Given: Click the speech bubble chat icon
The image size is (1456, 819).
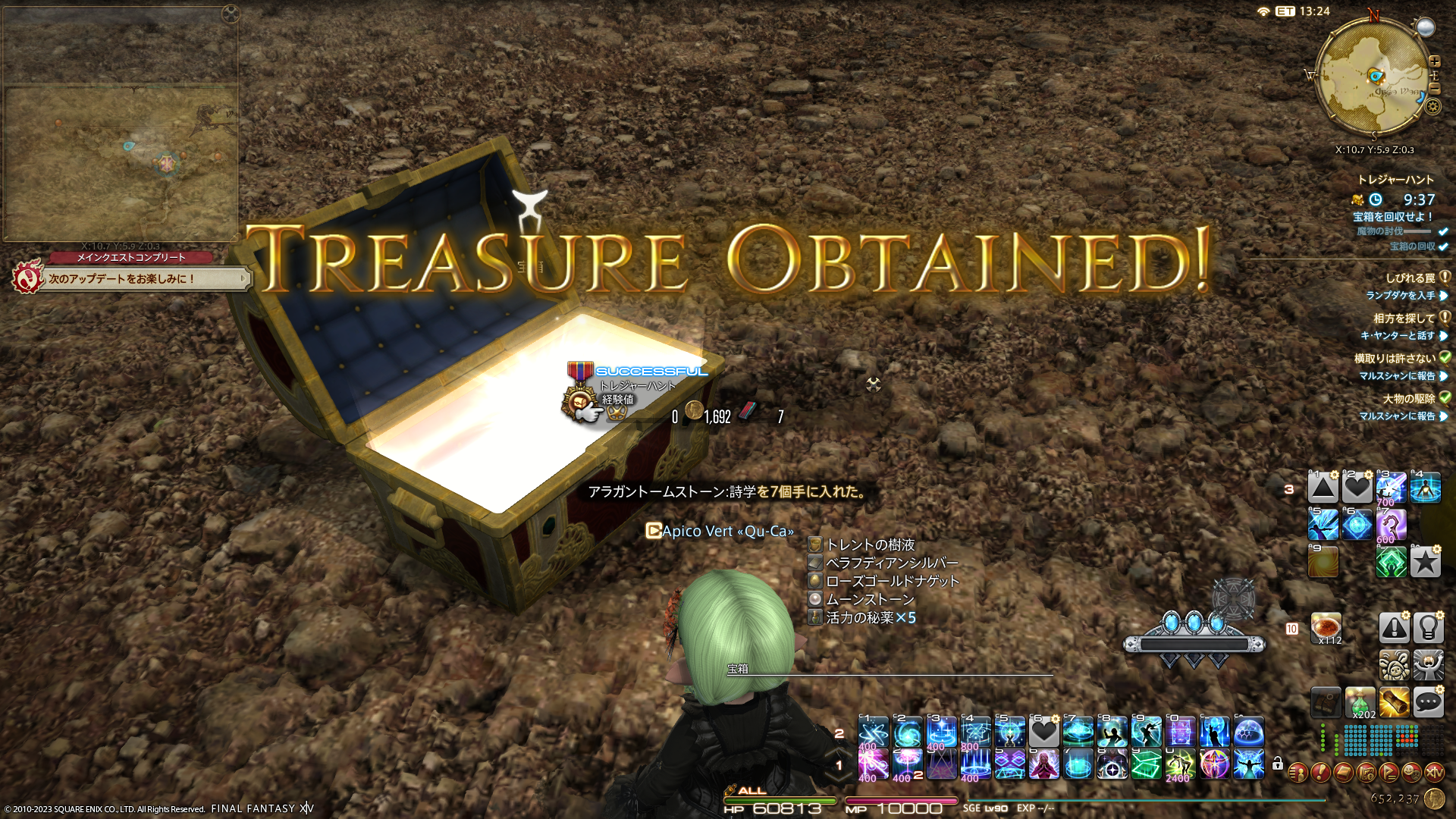Looking at the screenshot, I should tap(1428, 702).
